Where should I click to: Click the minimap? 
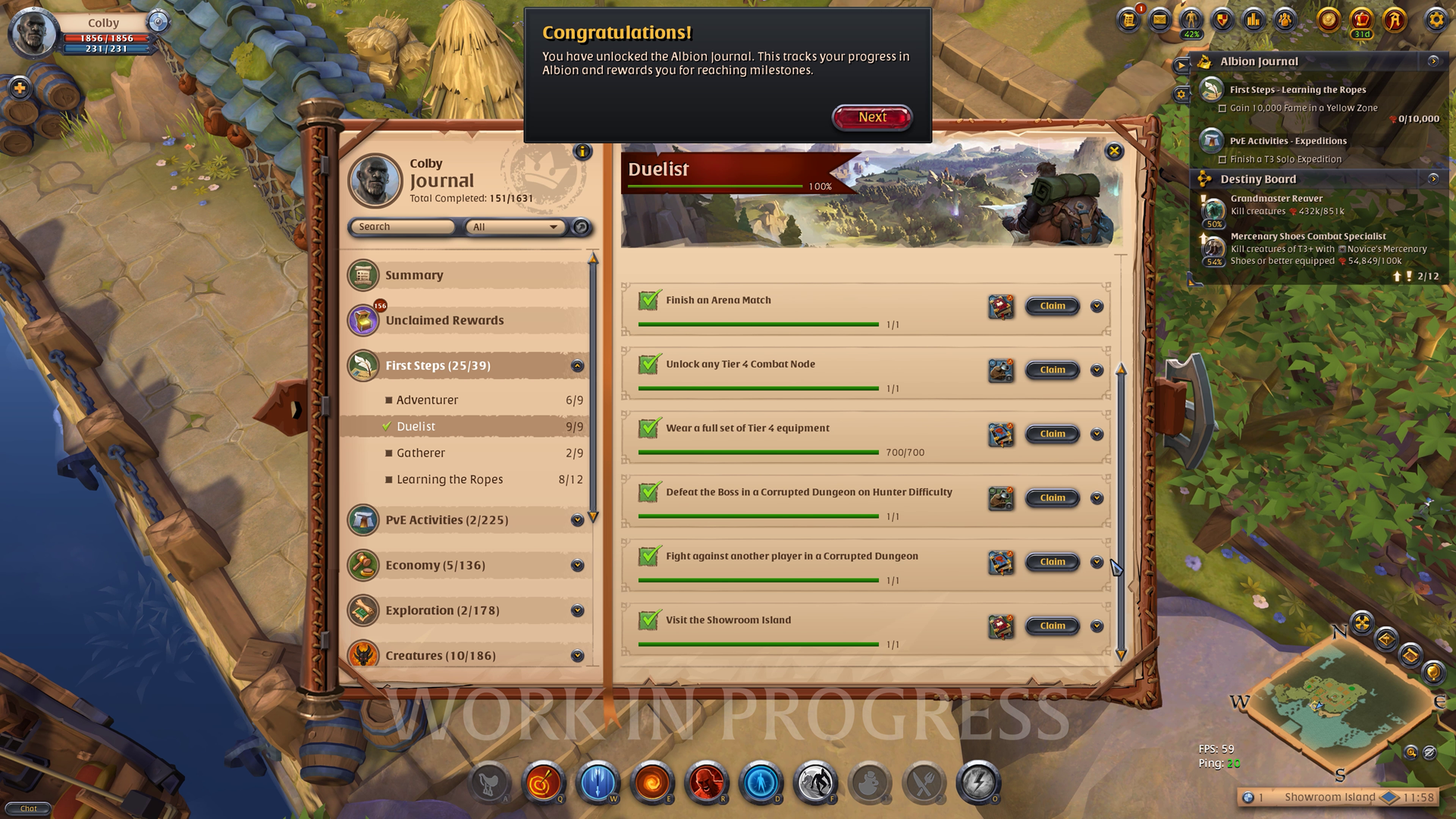tap(1338, 701)
